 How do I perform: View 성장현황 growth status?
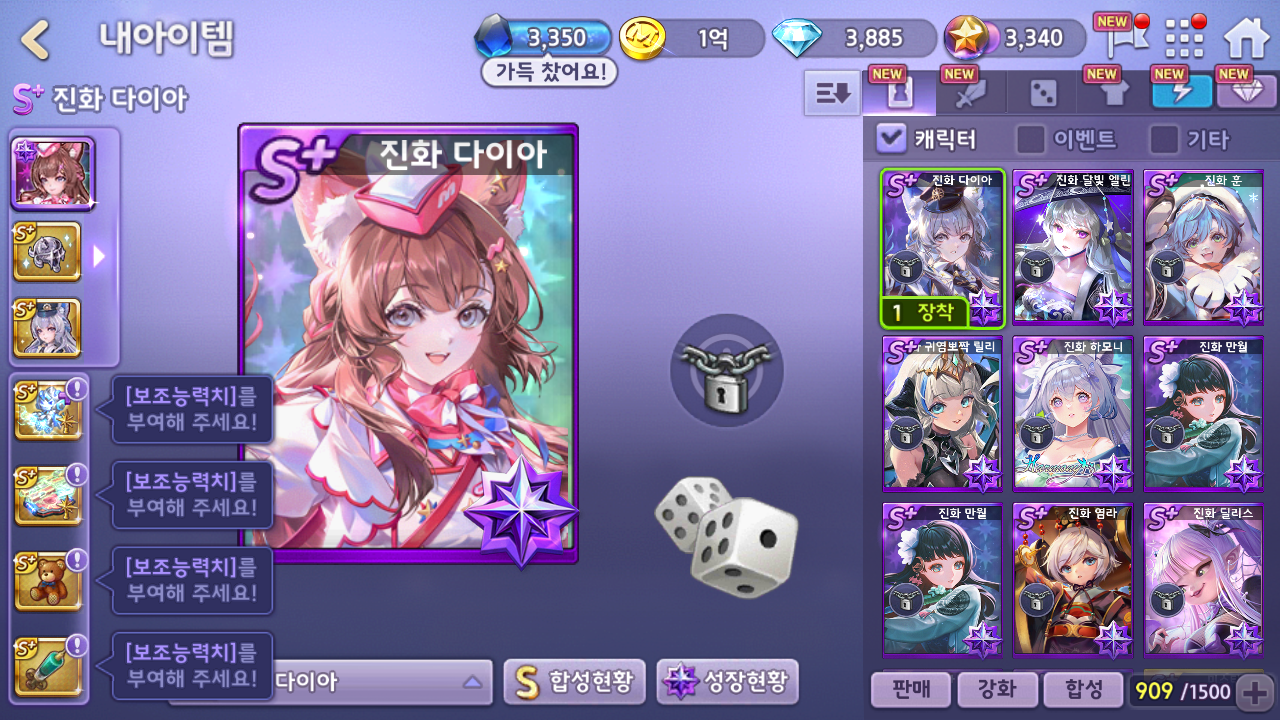(727, 682)
